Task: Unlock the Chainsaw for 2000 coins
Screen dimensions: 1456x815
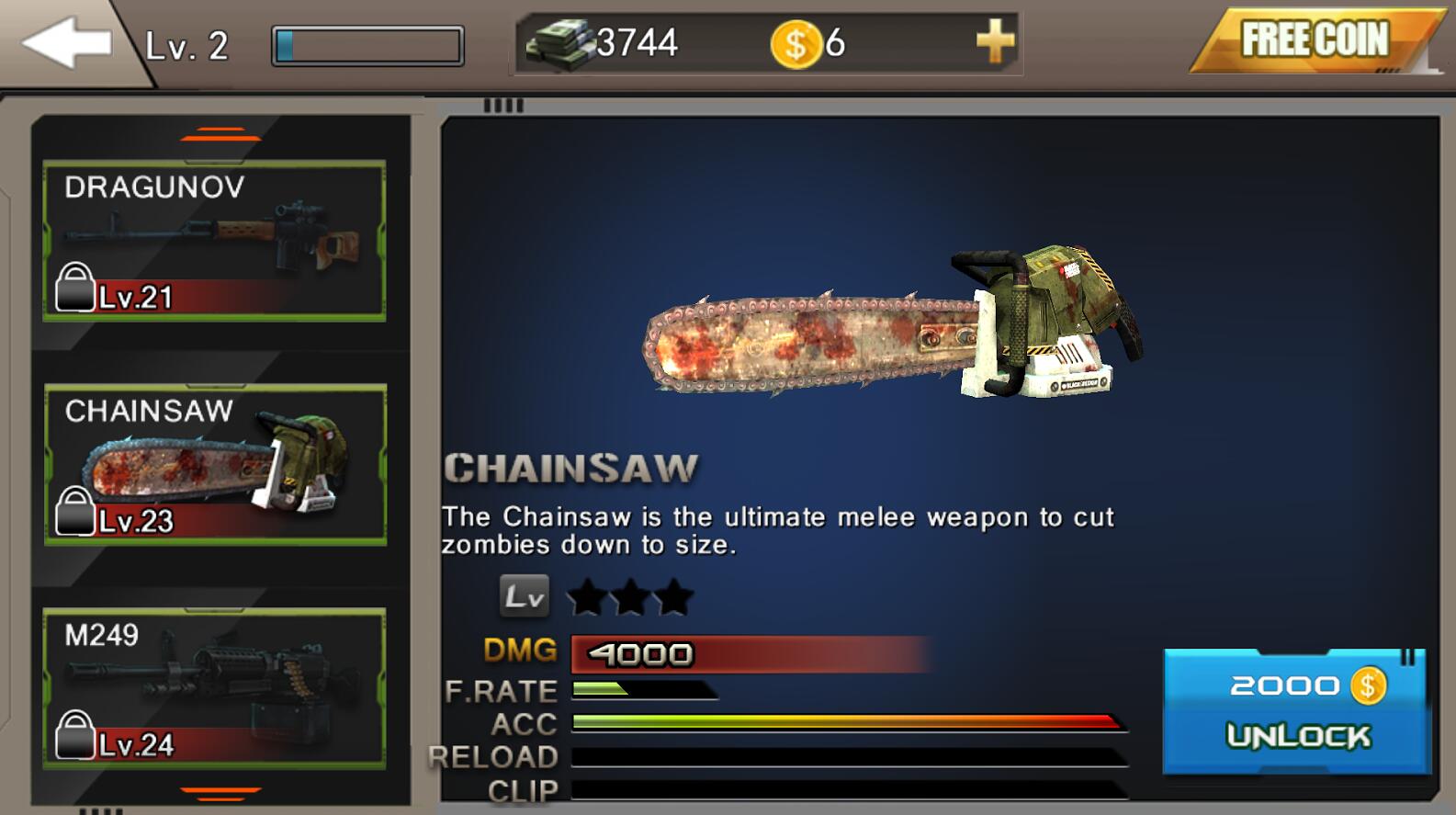Action: 1296,710
